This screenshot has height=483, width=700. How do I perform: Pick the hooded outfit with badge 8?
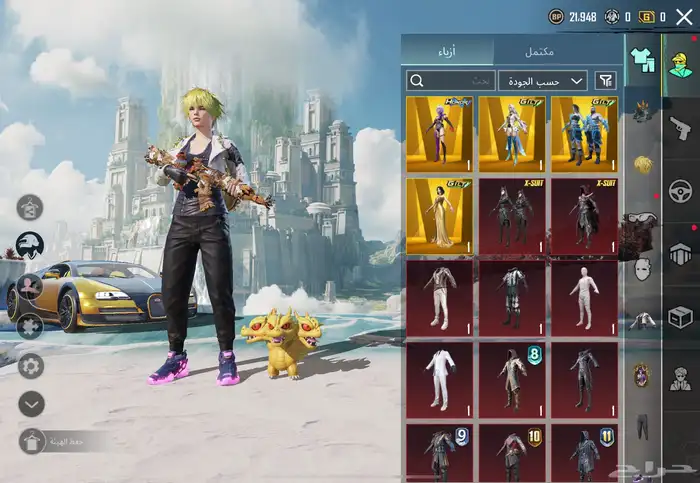point(512,380)
